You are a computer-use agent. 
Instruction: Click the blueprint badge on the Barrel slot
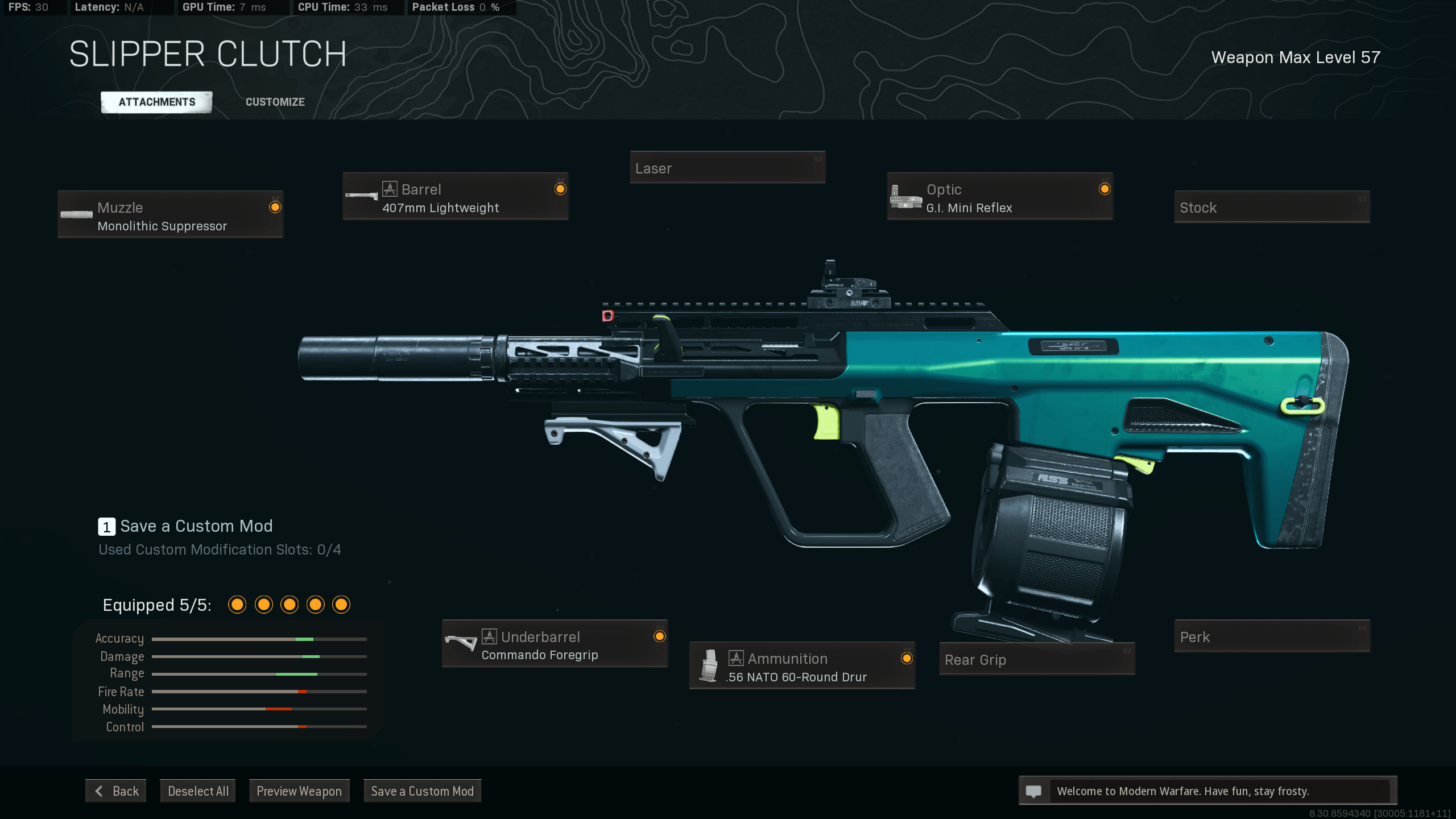coord(390,189)
